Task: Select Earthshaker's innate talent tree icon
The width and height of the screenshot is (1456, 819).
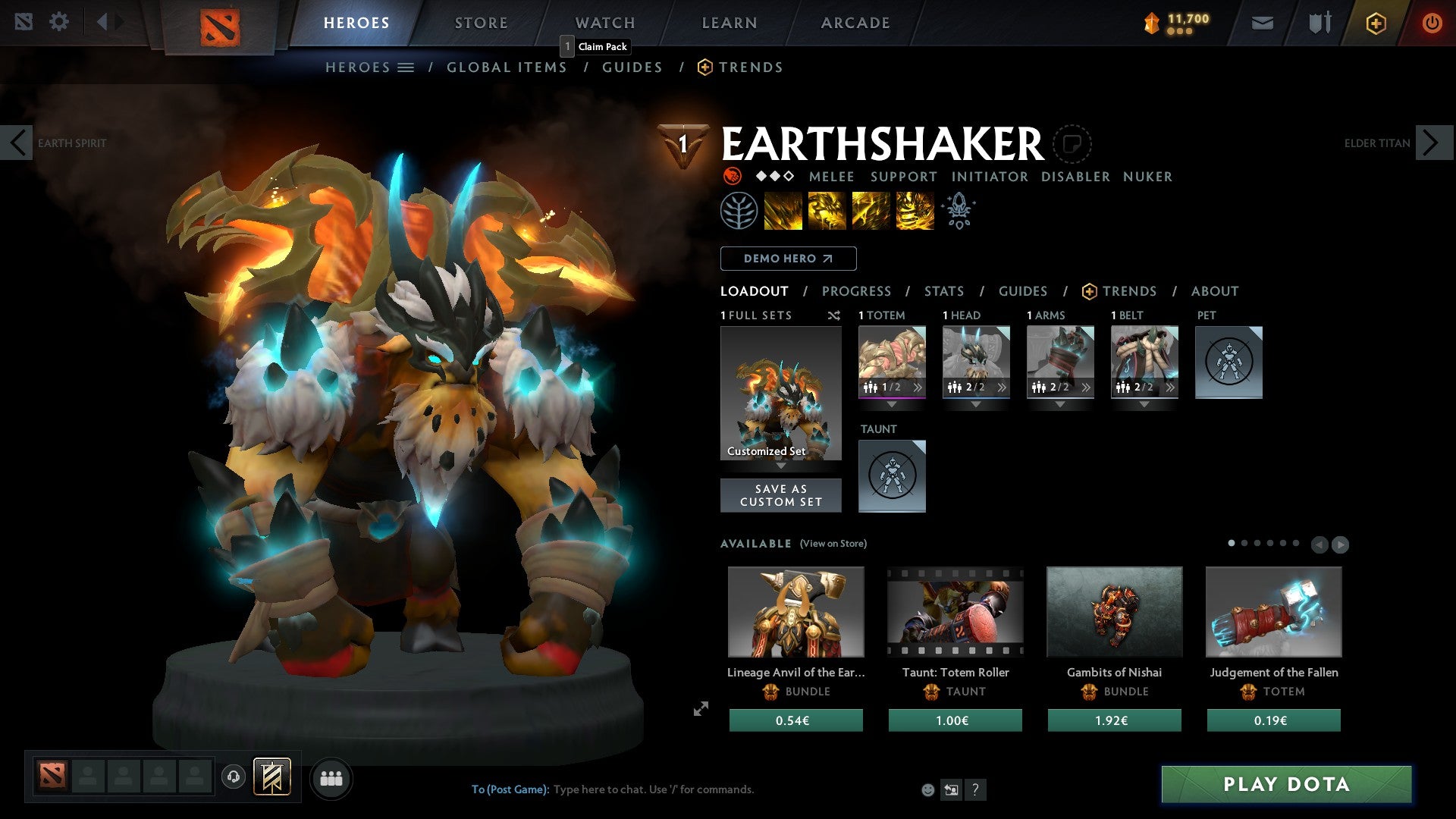Action: pyautogui.click(x=741, y=210)
